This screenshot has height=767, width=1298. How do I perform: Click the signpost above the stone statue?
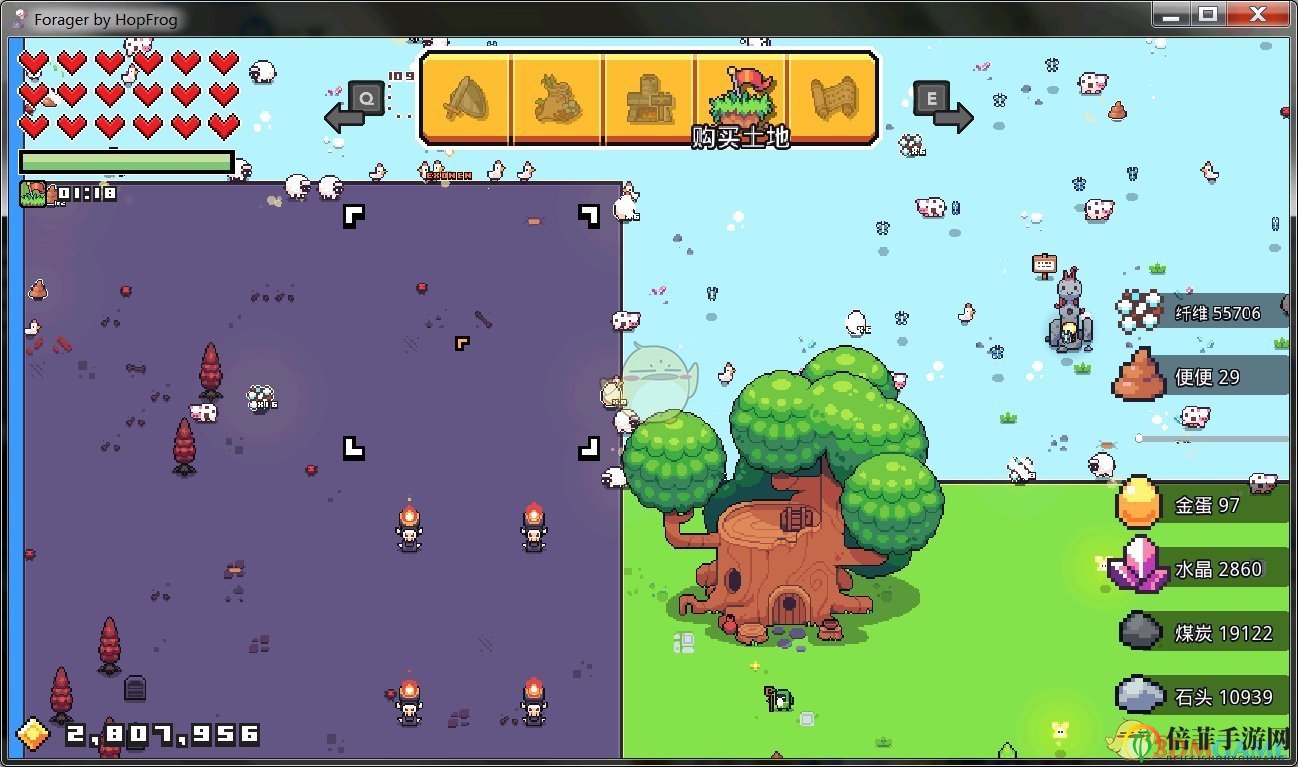(x=1044, y=263)
